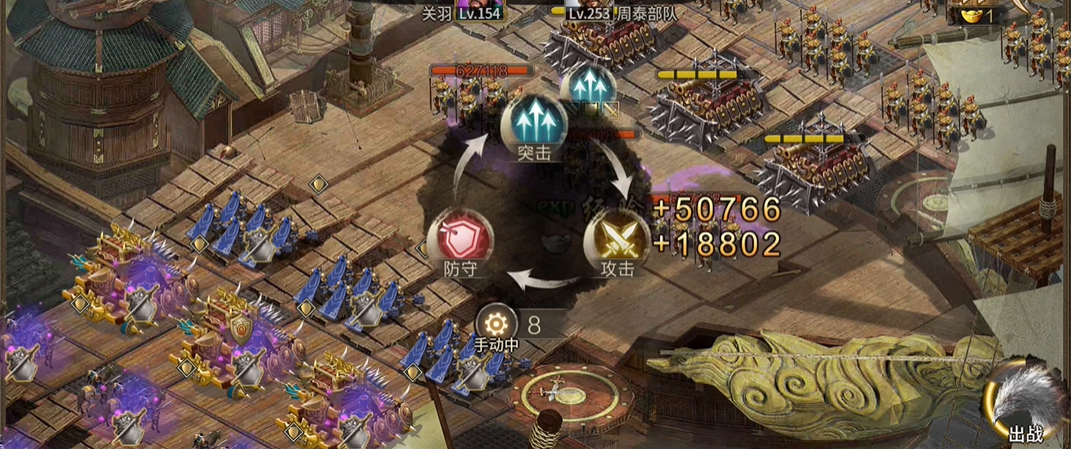Toggle the 手动中 manual mode gear
Viewport: 1071px width, 449px height.
(496, 324)
